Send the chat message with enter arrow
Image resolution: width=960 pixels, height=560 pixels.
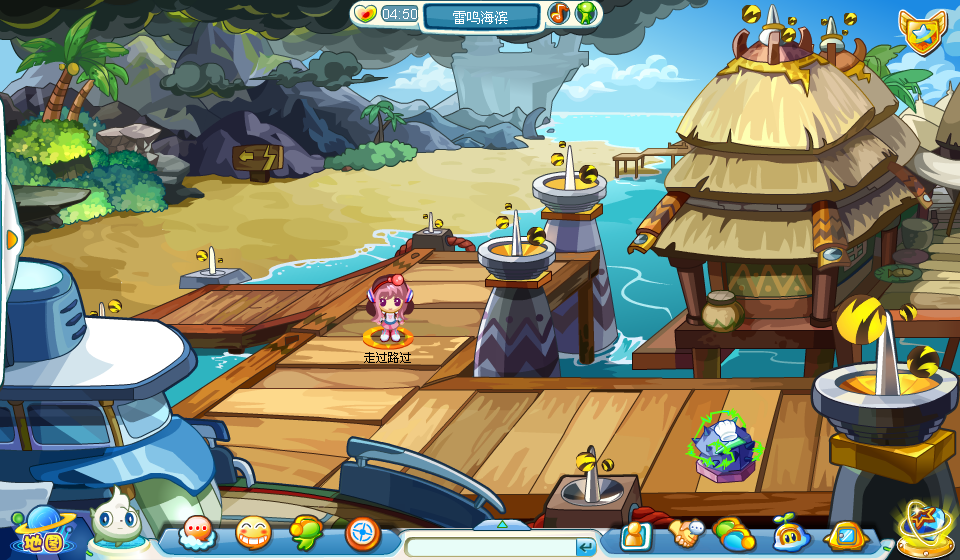(x=586, y=547)
